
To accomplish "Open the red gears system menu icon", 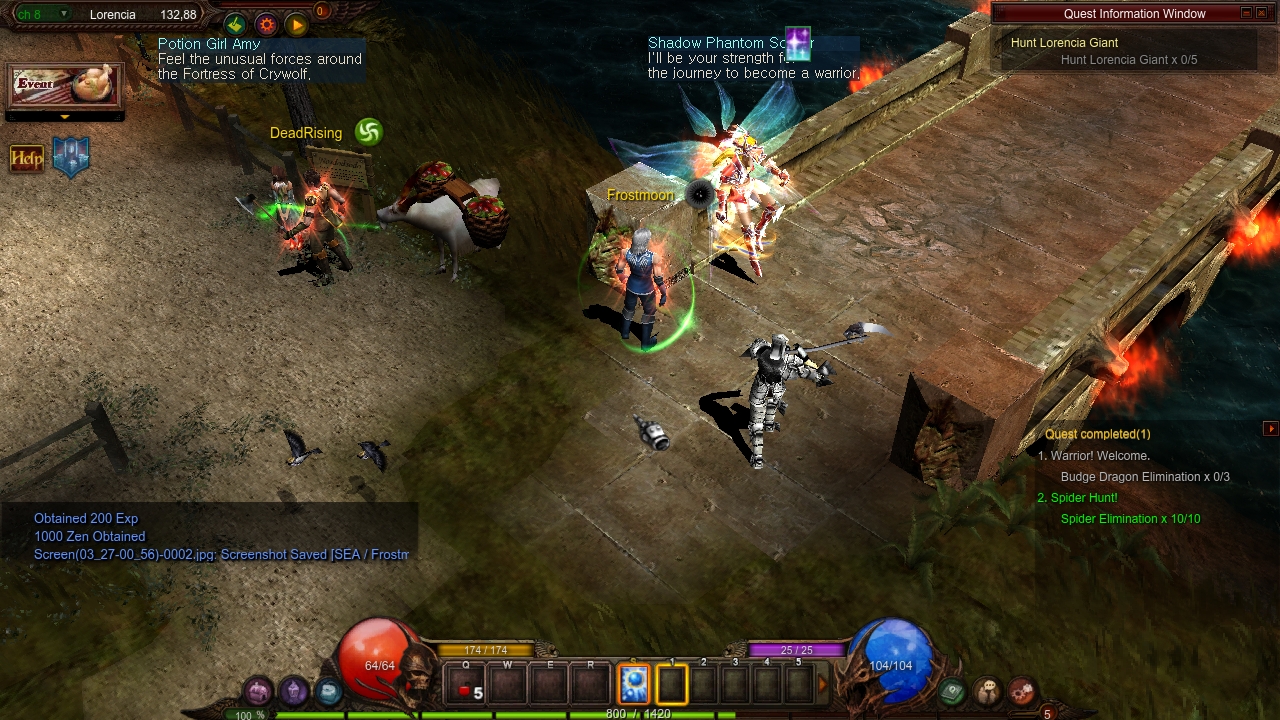I will pos(1021,690).
